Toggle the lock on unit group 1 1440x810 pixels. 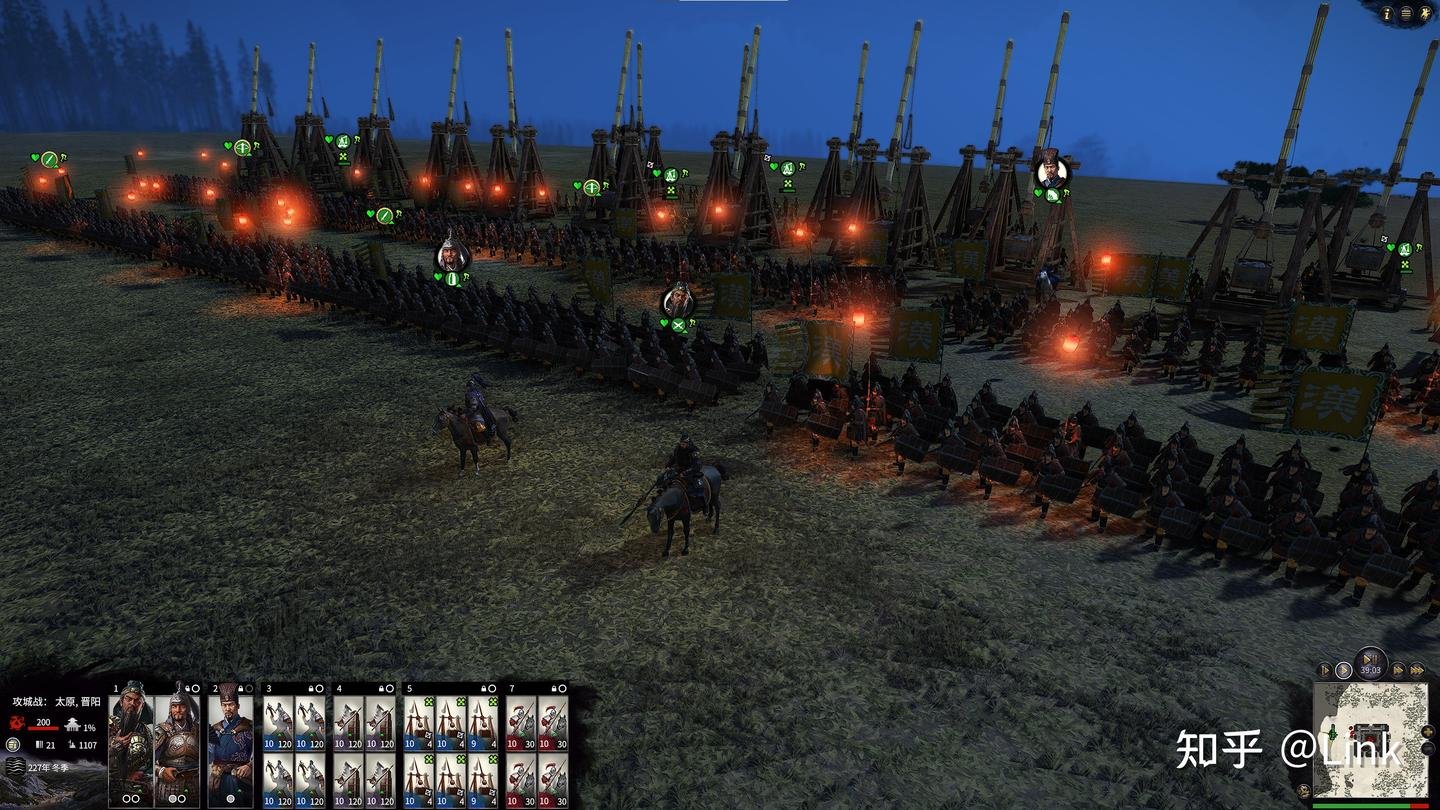click(x=188, y=687)
